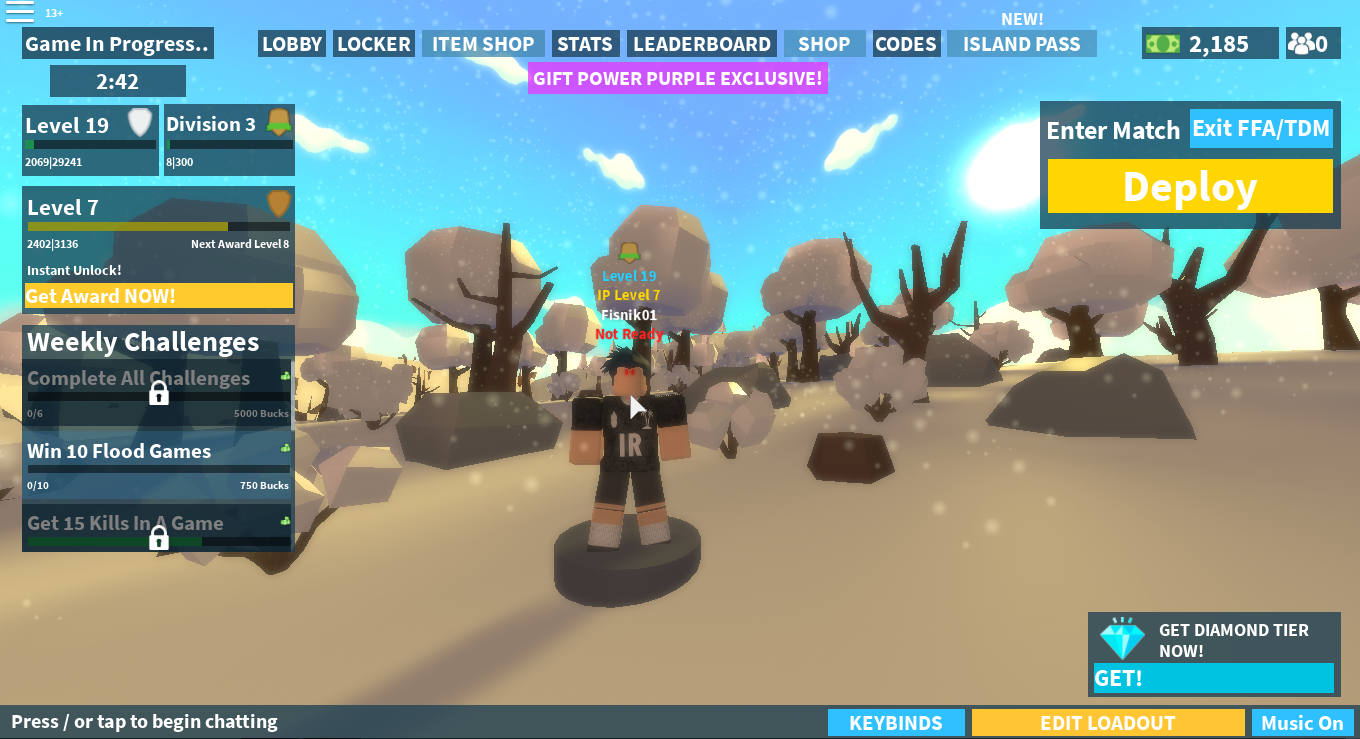Exit FFA/TDM mode
Viewport: 1360px width, 739px height.
pyautogui.click(x=1261, y=129)
